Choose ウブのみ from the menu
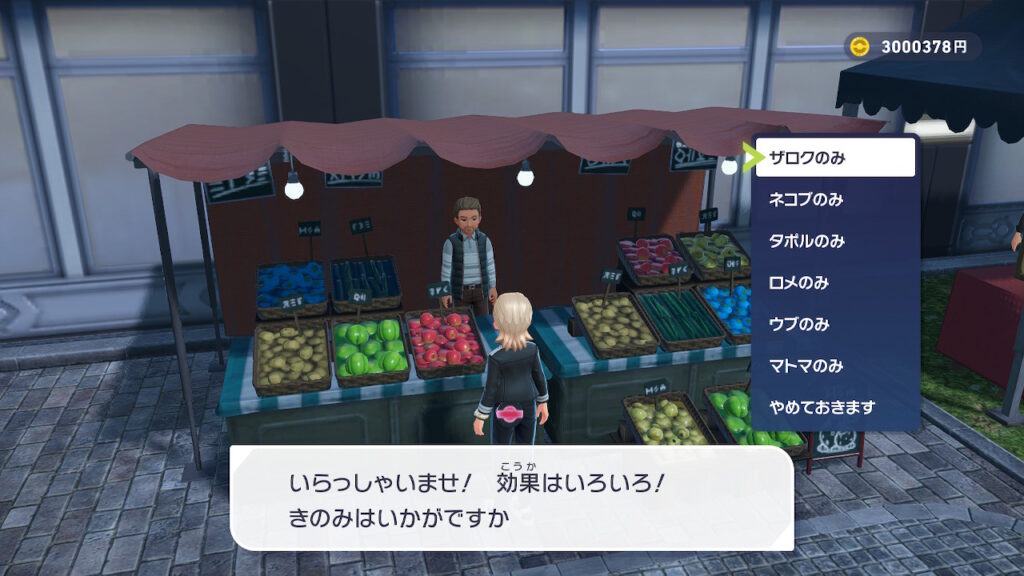The height and width of the screenshot is (576, 1024). (x=835, y=324)
